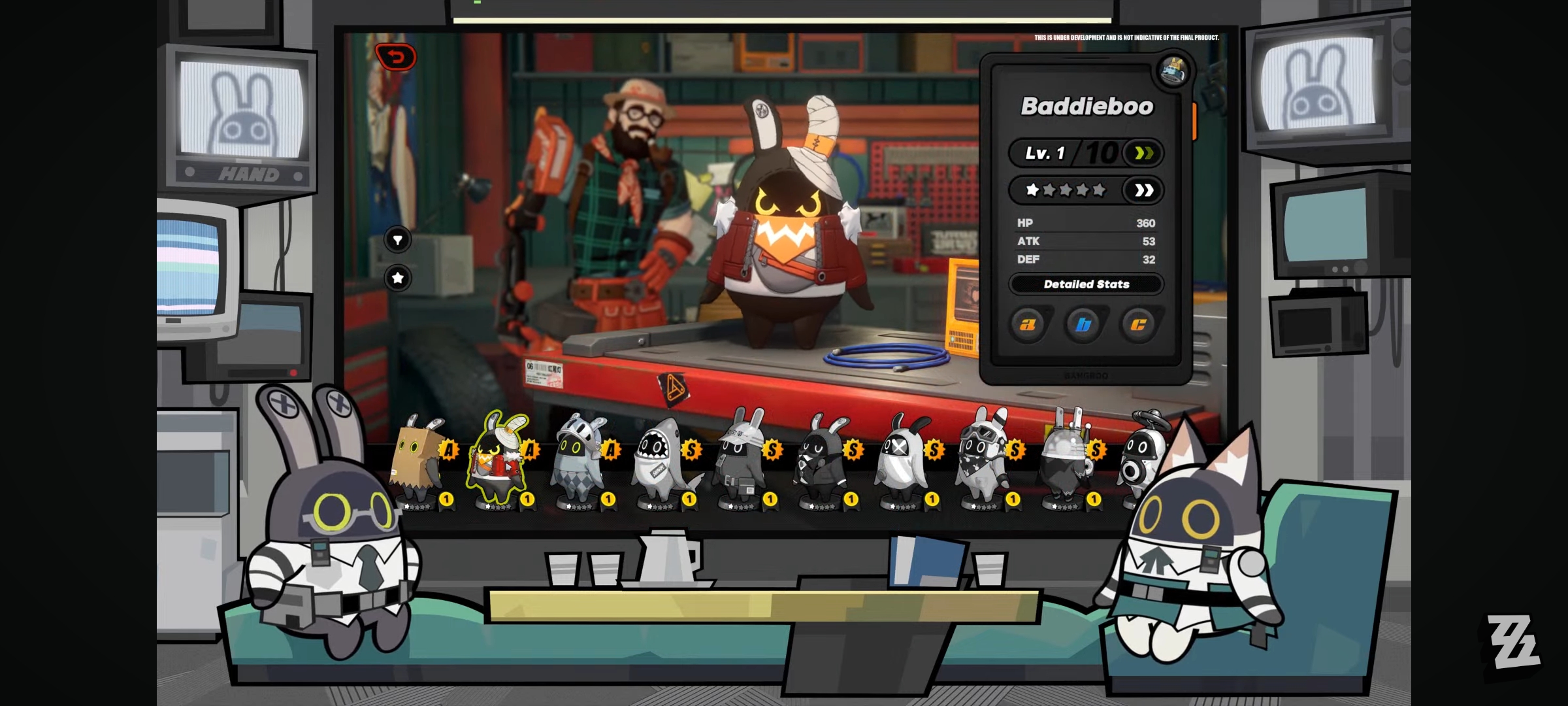This screenshot has height=706, width=1568.
Task: View Baddieboo's skill A
Action: click(x=1028, y=324)
